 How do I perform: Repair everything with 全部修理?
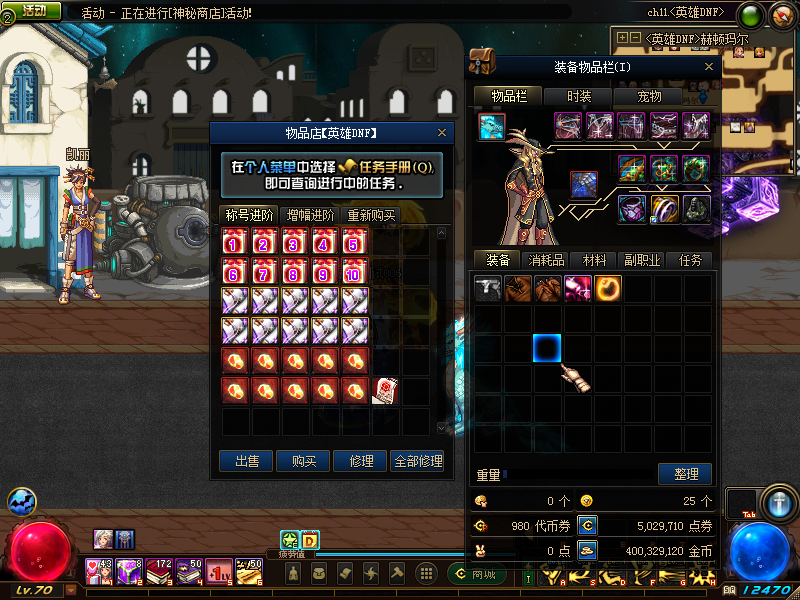pyautogui.click(x=417, y=461)
